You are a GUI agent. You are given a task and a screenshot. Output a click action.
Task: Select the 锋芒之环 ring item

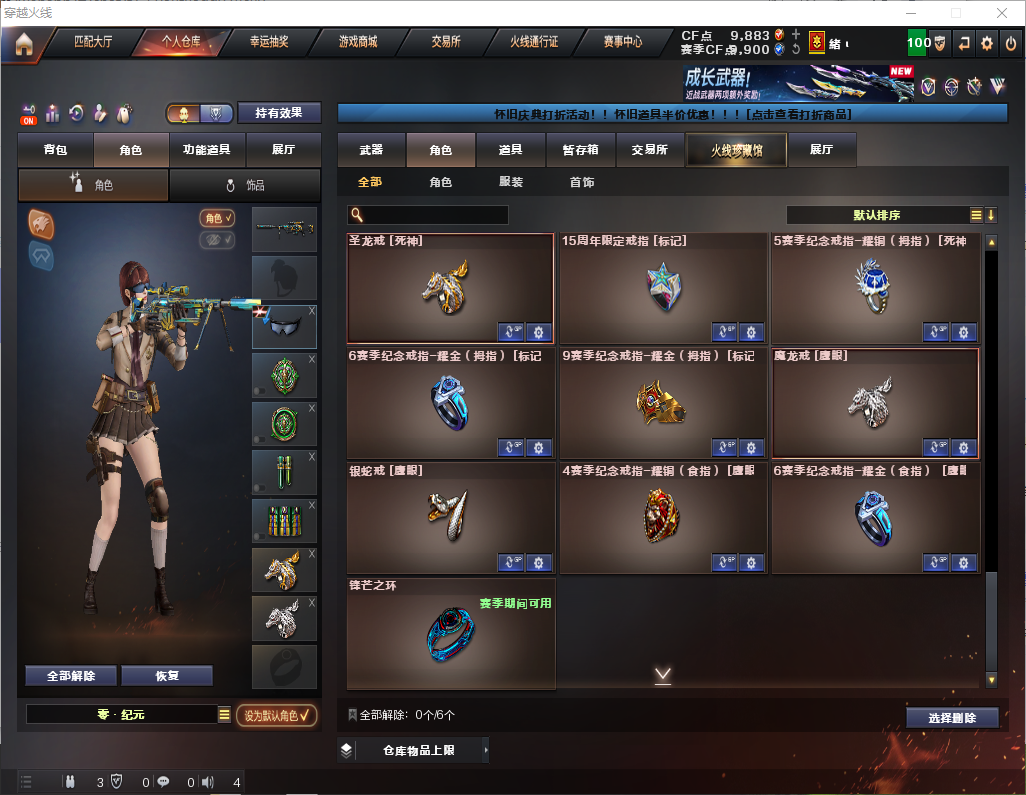(450, 632)
